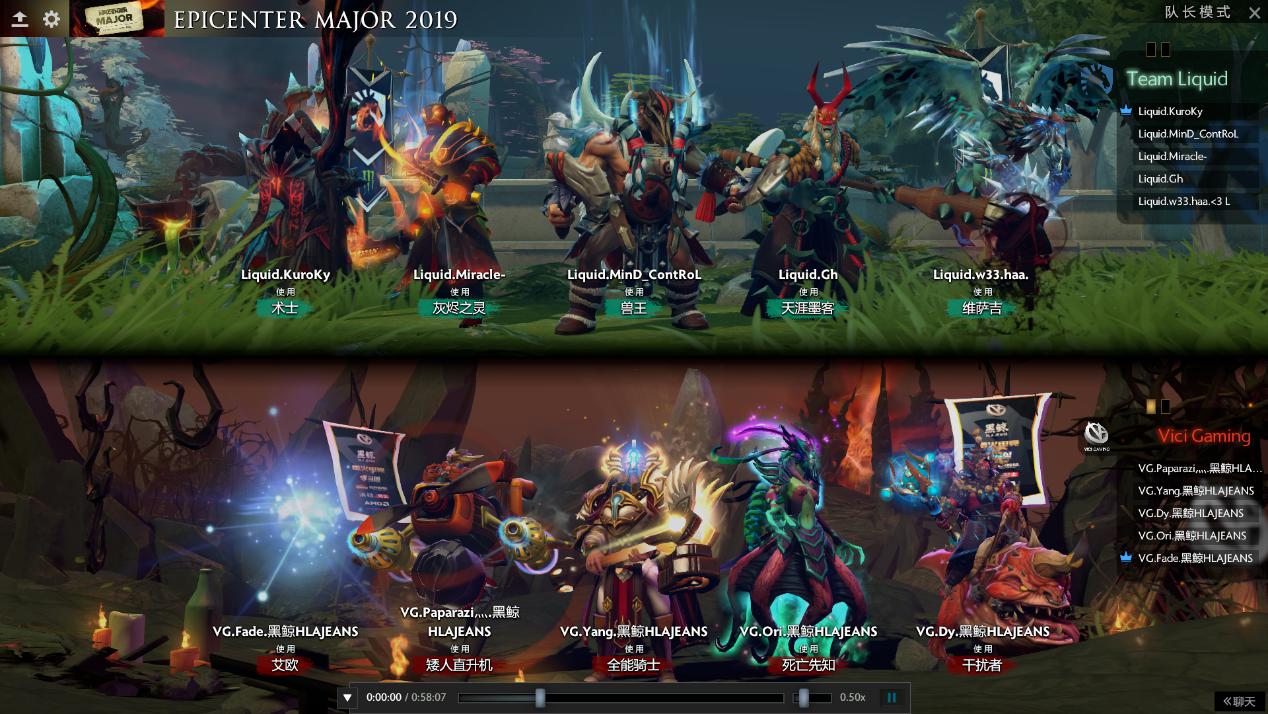This screenshot has height=714, width=1268.
Task: Choose VG.Yang from the Vici Gaming list
Action: click(x=1195, y=491)
